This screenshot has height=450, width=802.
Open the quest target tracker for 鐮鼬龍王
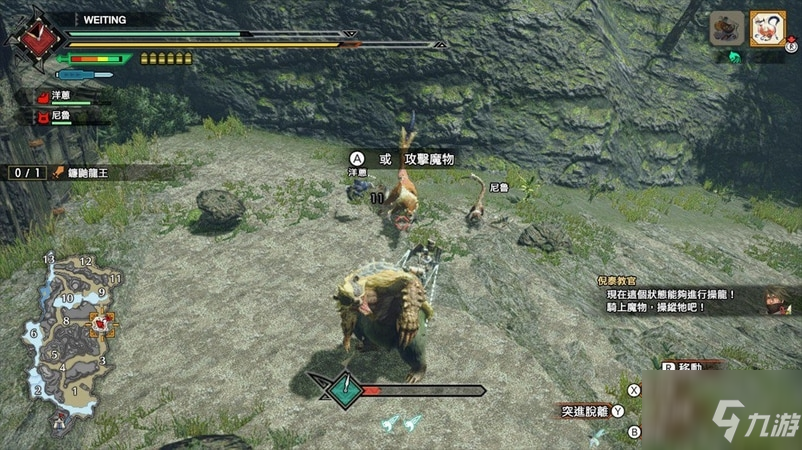88,173
